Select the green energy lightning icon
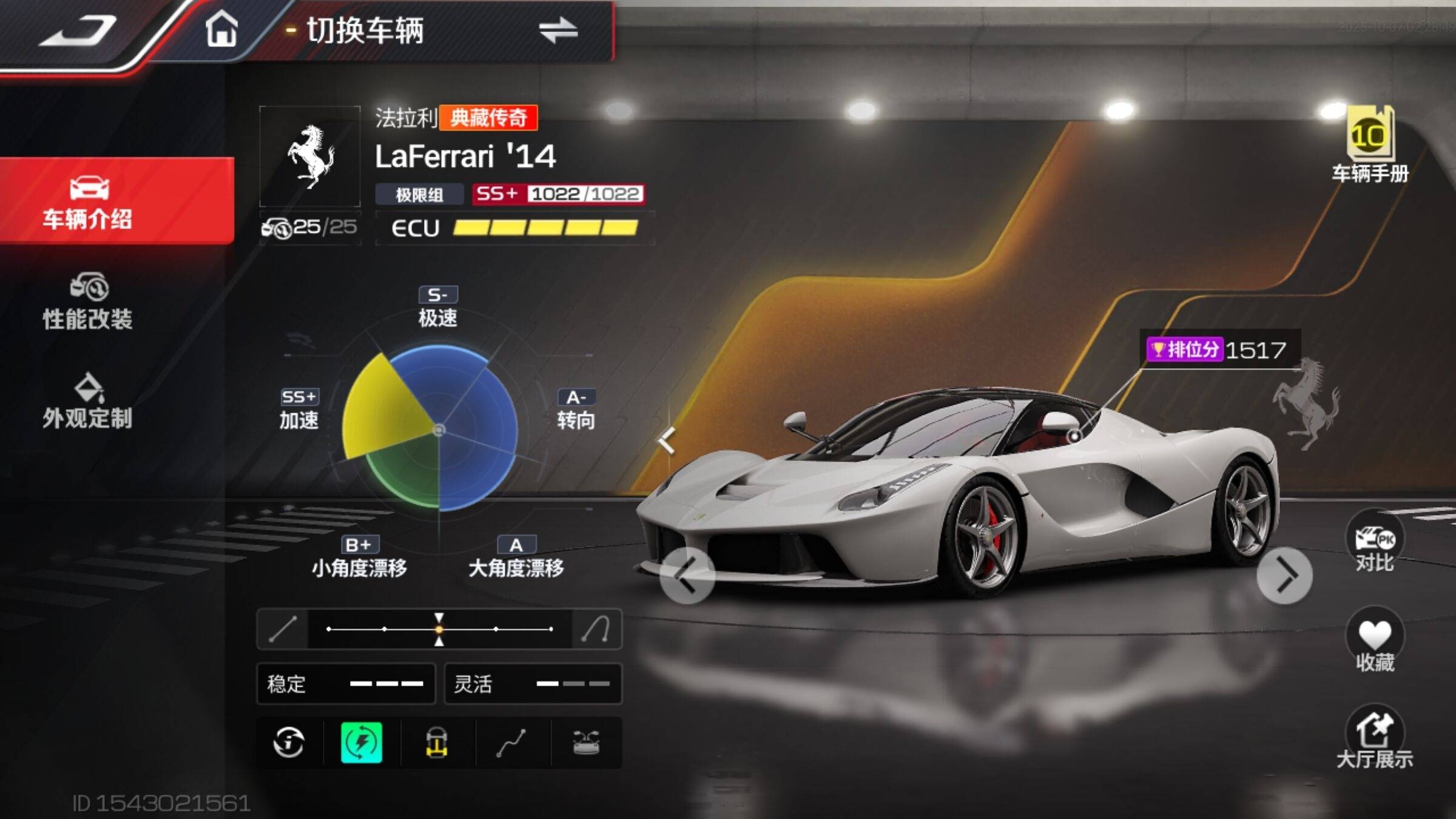 pyautogui.click(x=362, y=743)
